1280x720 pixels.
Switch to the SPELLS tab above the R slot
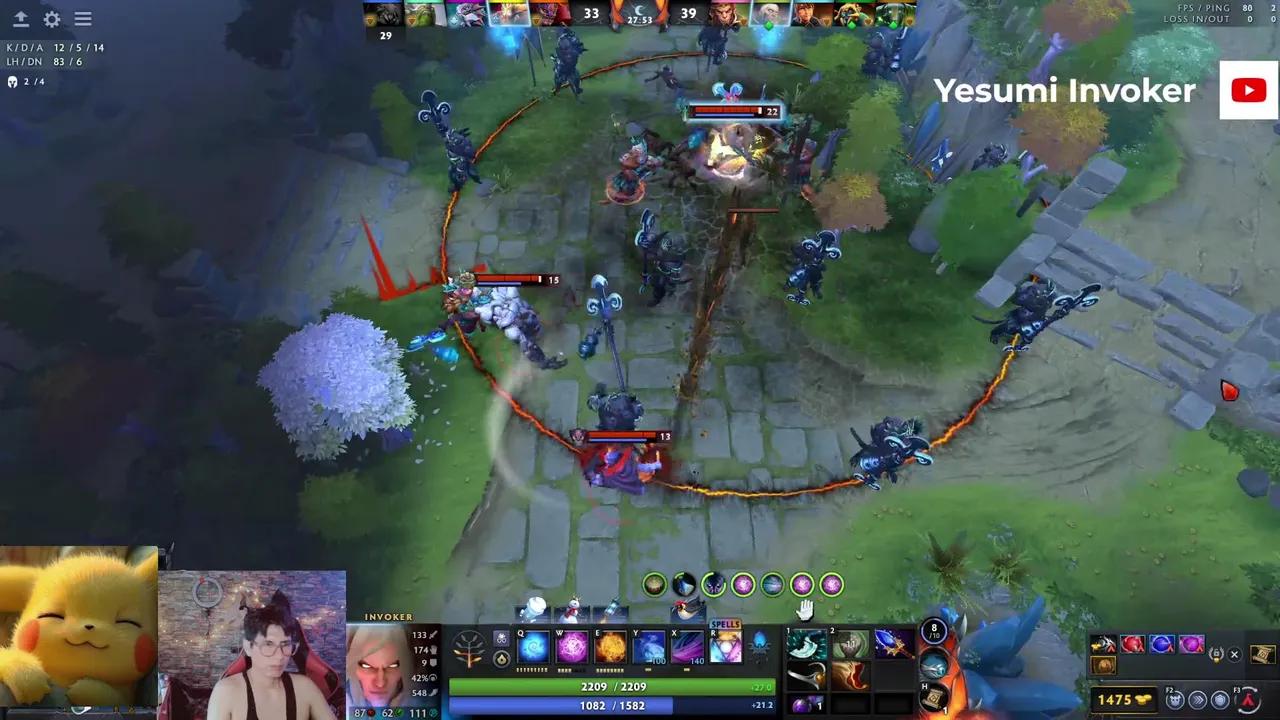click(x=725, y=624)
